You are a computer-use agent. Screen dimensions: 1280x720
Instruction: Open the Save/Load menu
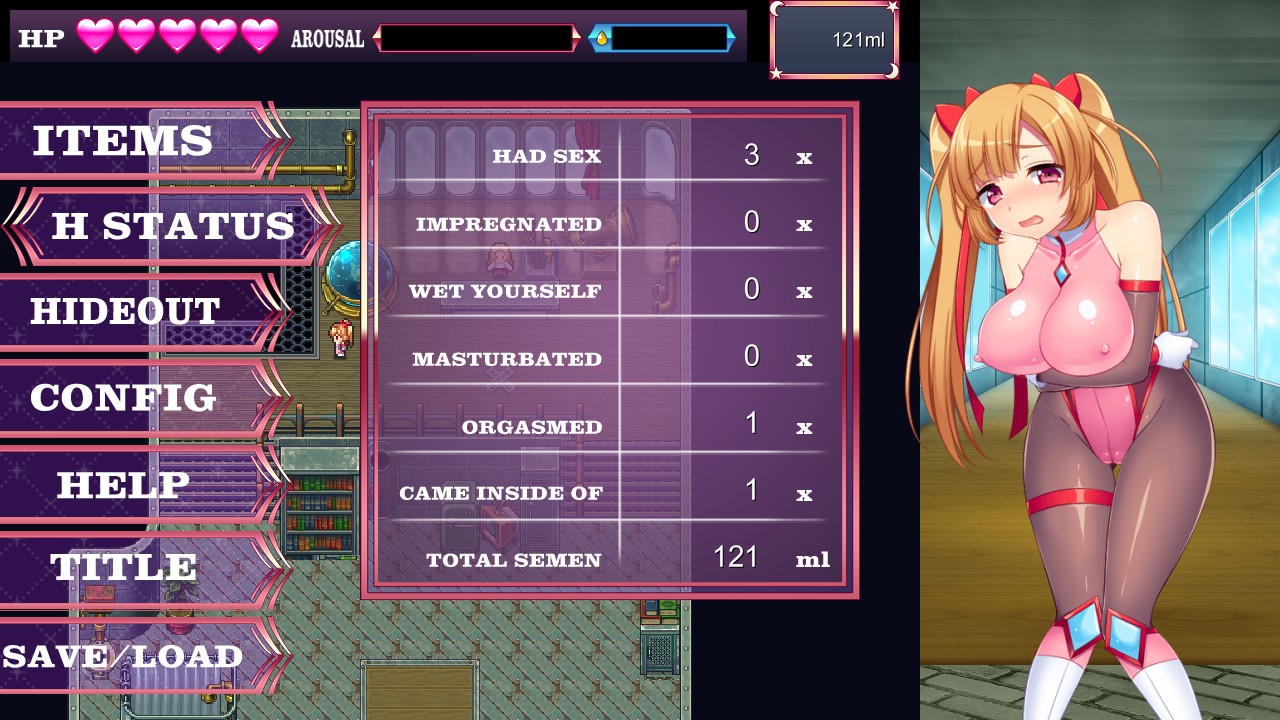click(123, 656)
